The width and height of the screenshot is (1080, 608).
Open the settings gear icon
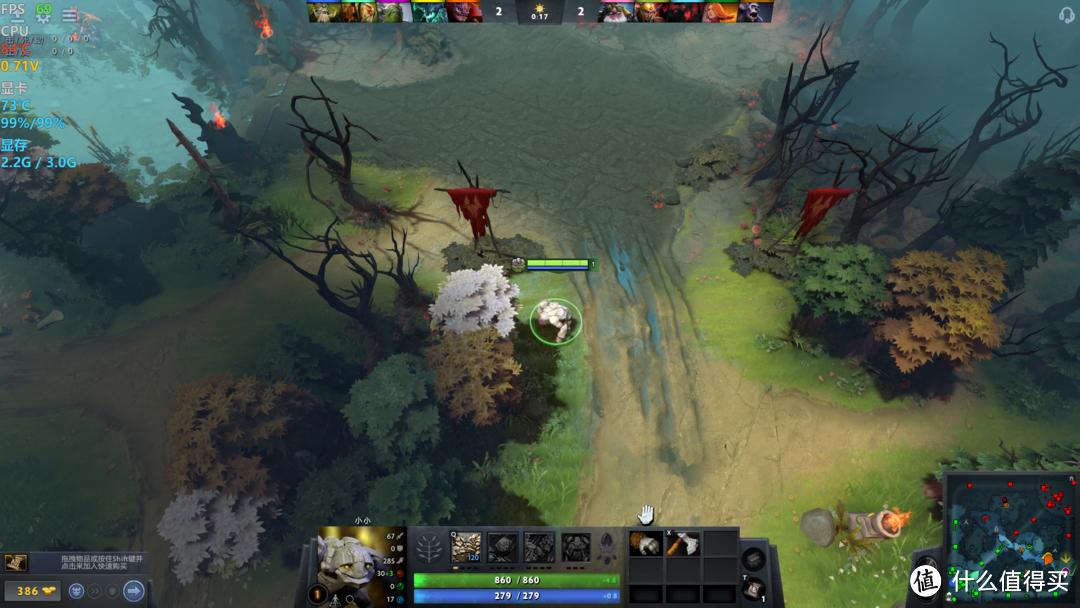point(44,18)
